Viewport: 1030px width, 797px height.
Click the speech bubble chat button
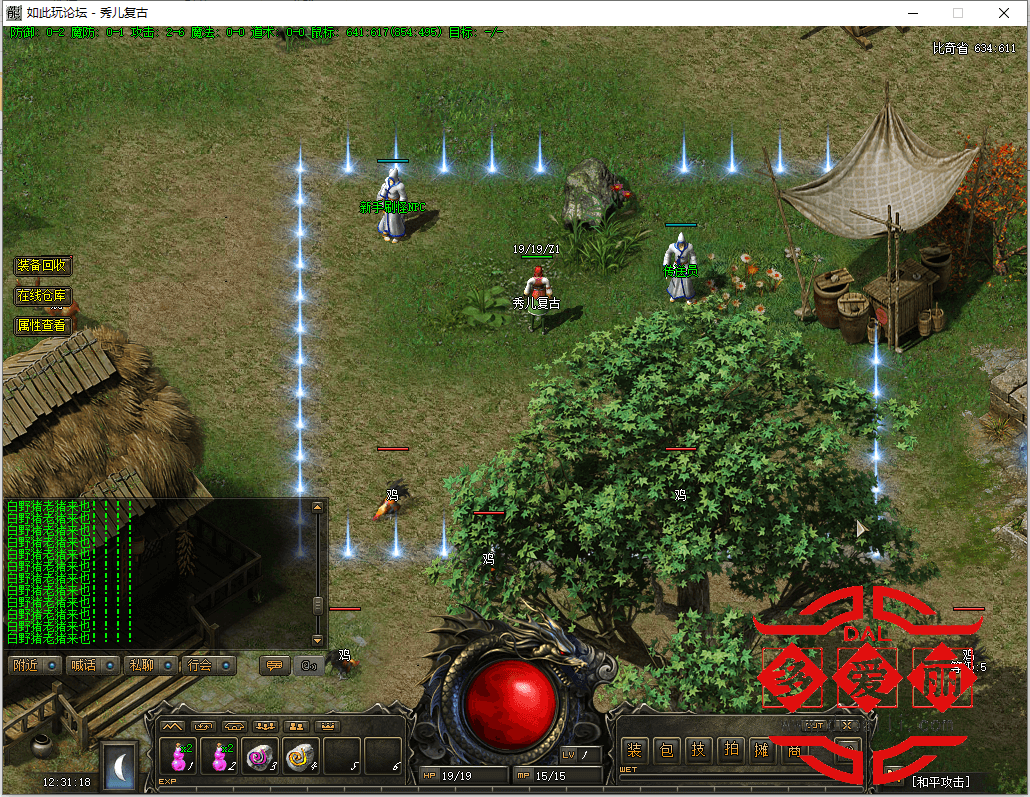273,665
